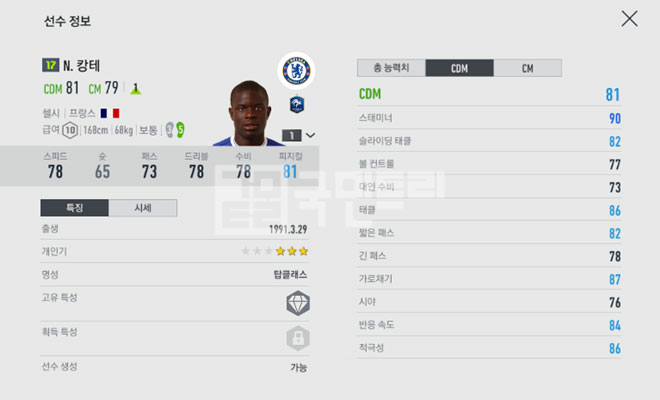Click the Chelsea club badge
The height and width of the screenshot is (400, 660).
pyautogui.click(x=297, y=69)
